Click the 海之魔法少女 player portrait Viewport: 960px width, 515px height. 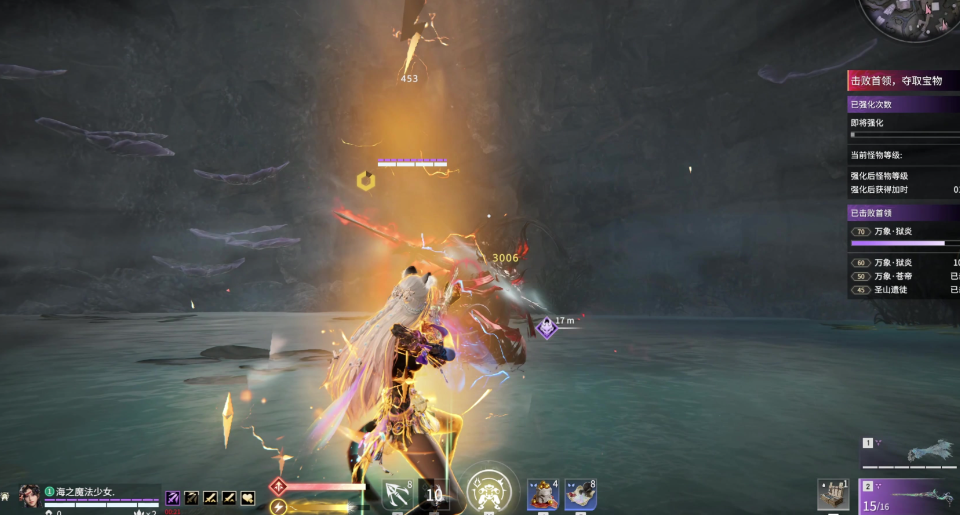click(30, 496)
